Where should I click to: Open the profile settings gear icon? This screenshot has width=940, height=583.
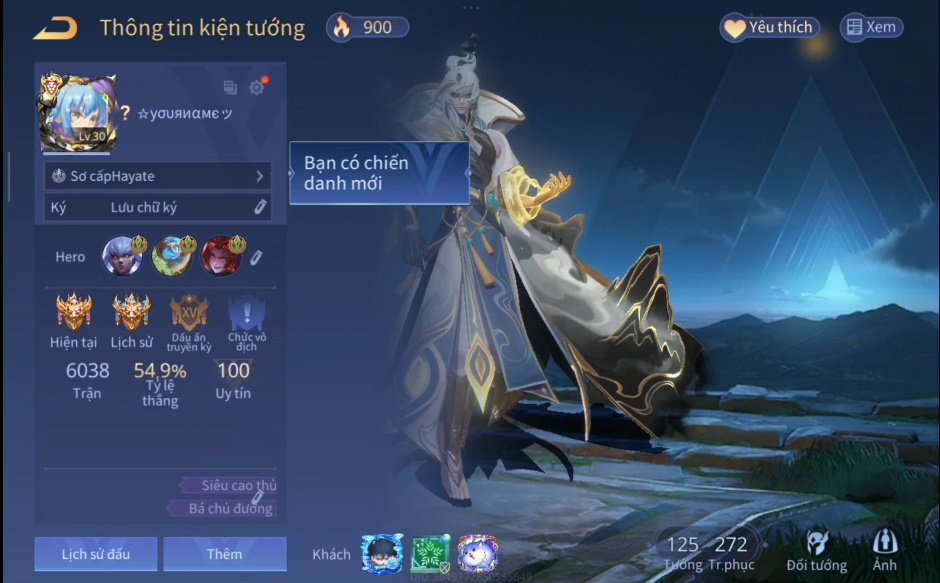[257, 87]
